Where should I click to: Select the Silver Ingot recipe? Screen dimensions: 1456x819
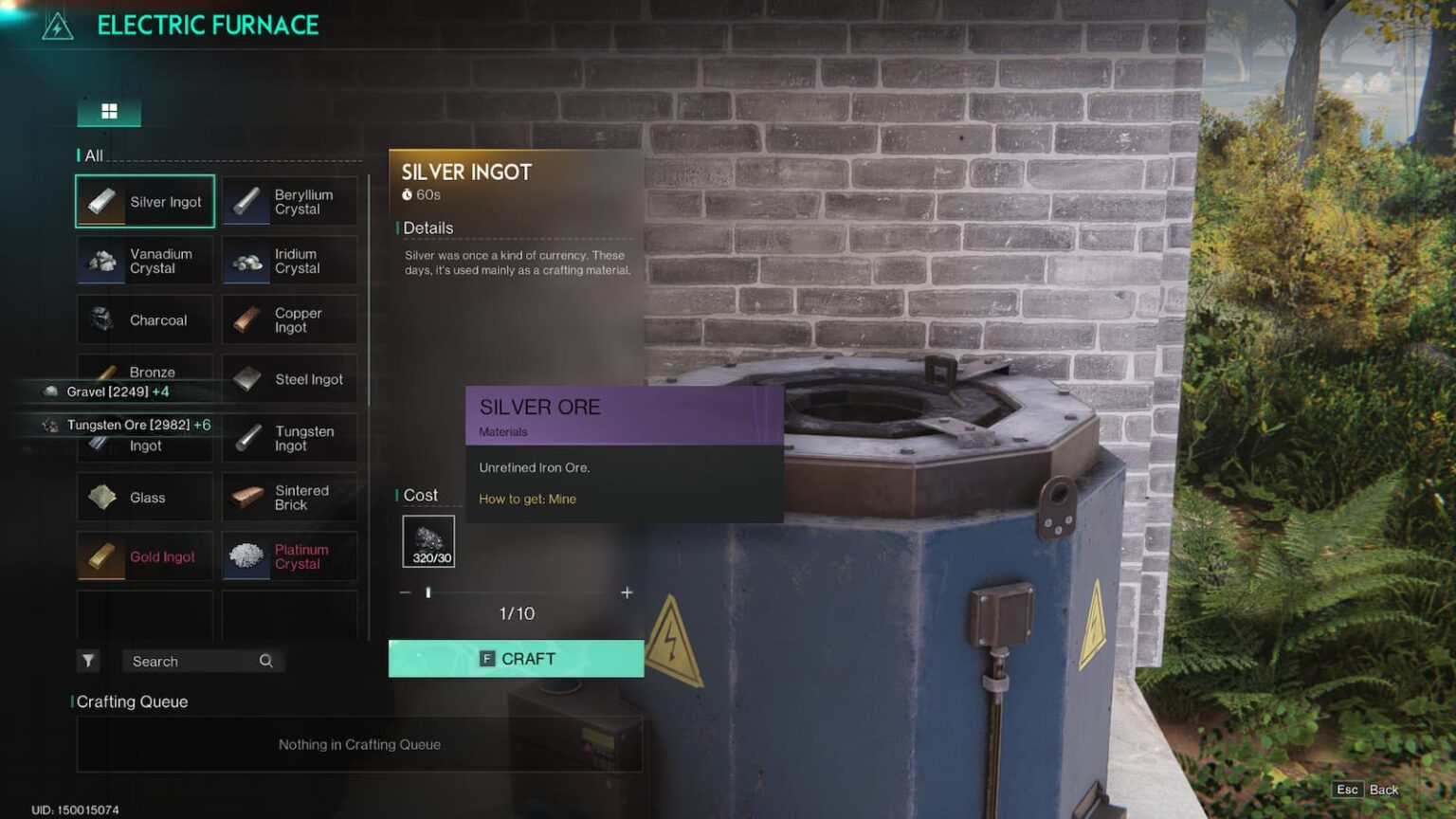(x=144, y=201)
